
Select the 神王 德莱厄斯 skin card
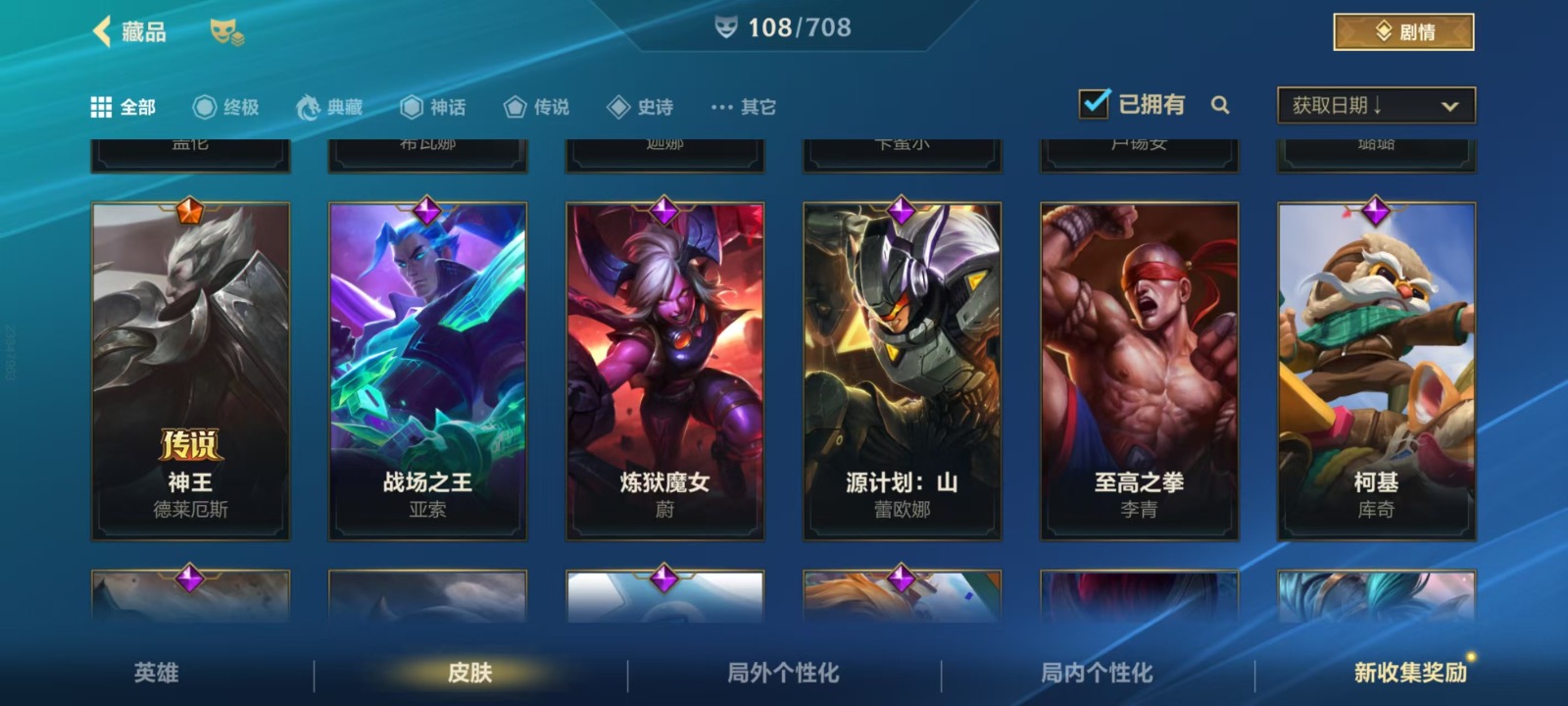(190, 371)
